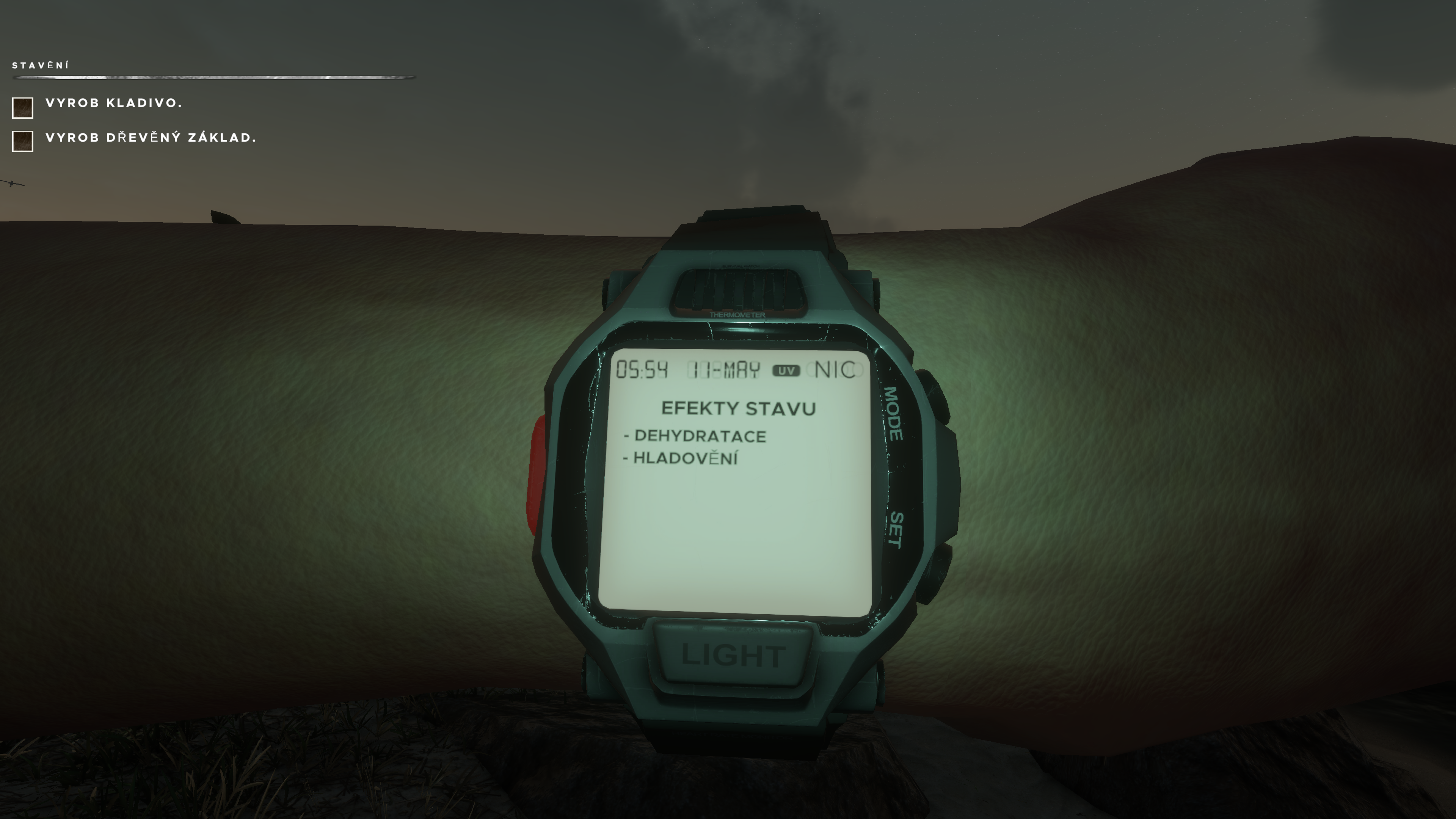Select the "Vyrob dřevěný základ" objective
Image resolution: width=1456 pixels, height=819 pixels.
pyautogui.click(x=151, y=138)
